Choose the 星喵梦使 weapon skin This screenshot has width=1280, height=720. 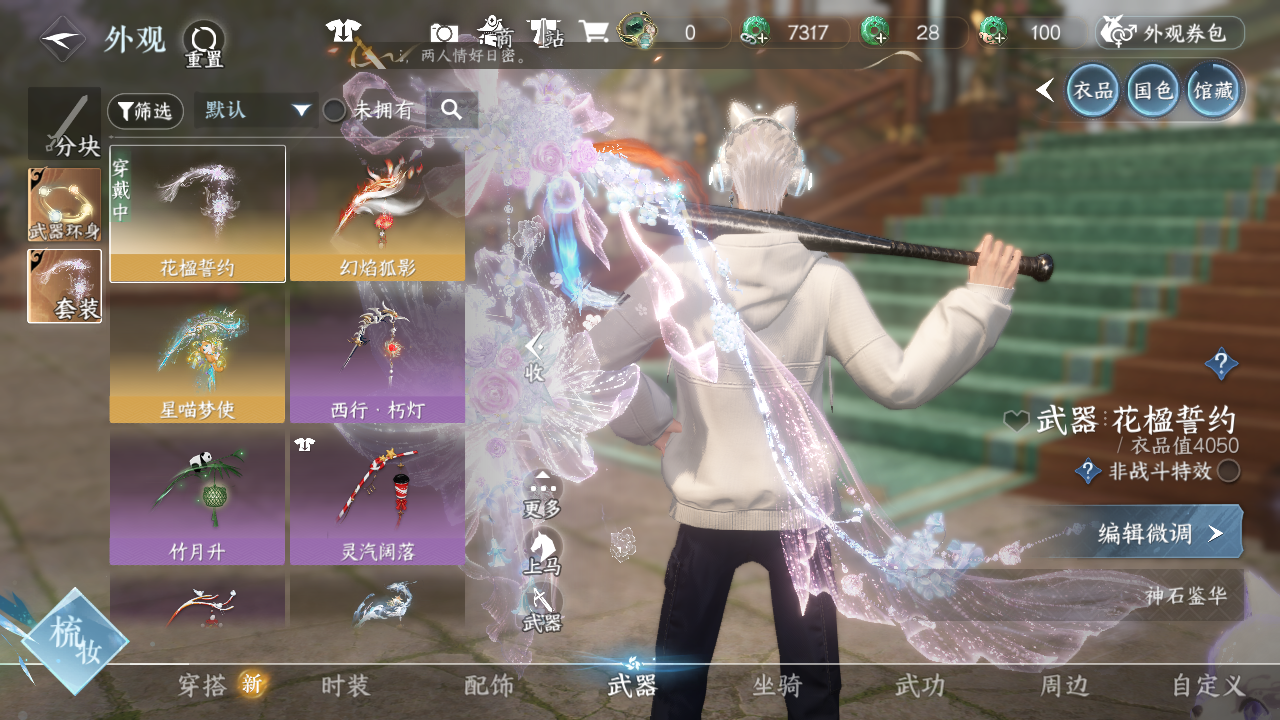[197, 355]
